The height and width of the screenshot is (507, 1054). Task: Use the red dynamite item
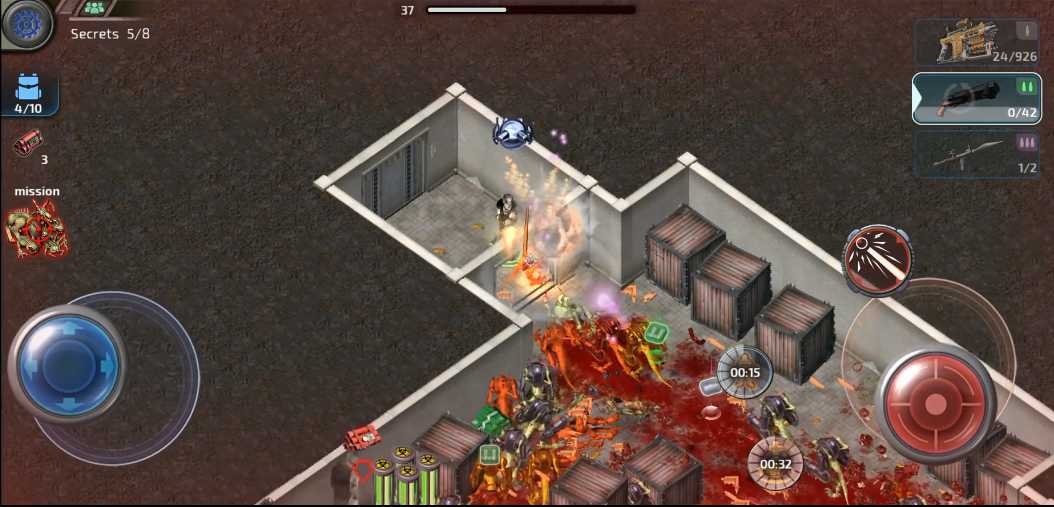(28, 146)
